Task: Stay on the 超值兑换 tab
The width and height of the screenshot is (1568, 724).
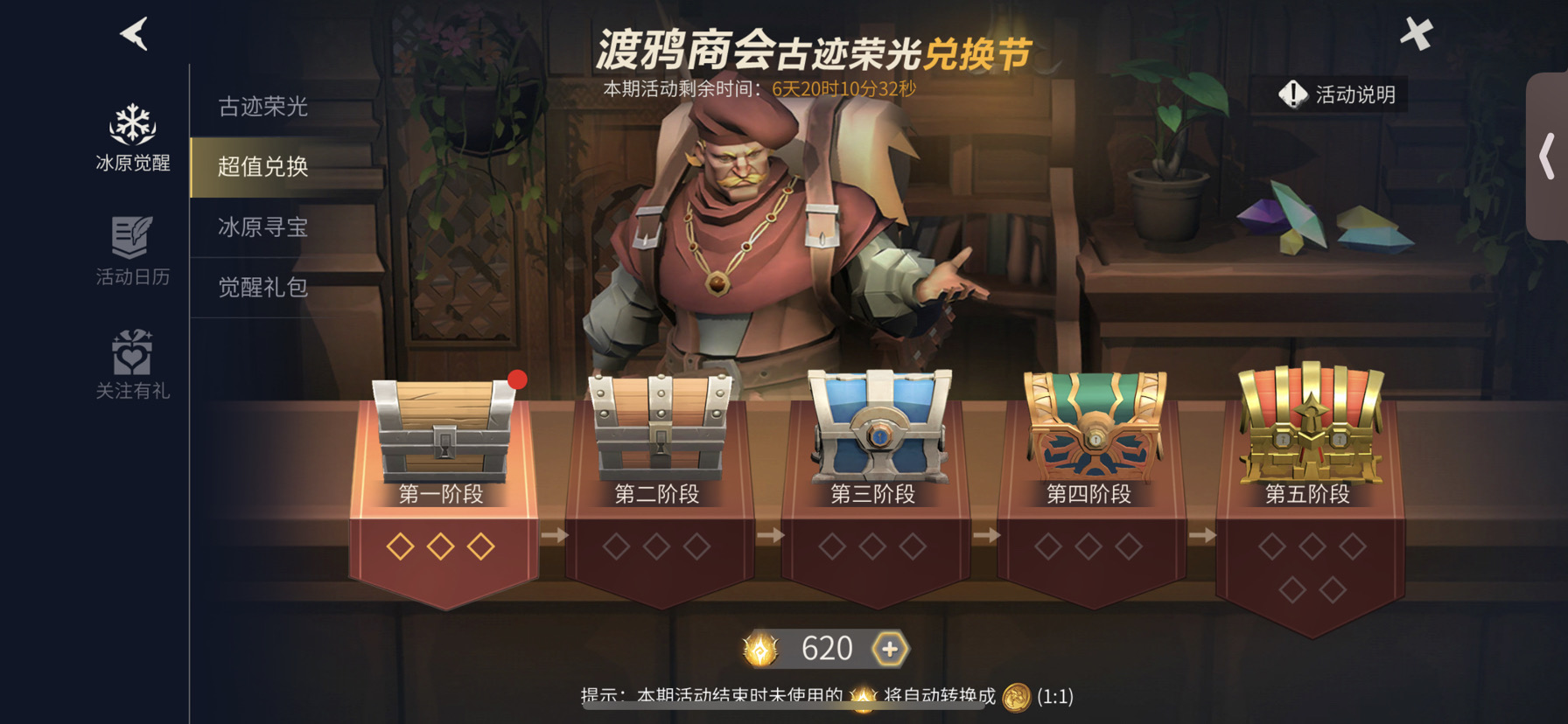Action: coord(261,166)
